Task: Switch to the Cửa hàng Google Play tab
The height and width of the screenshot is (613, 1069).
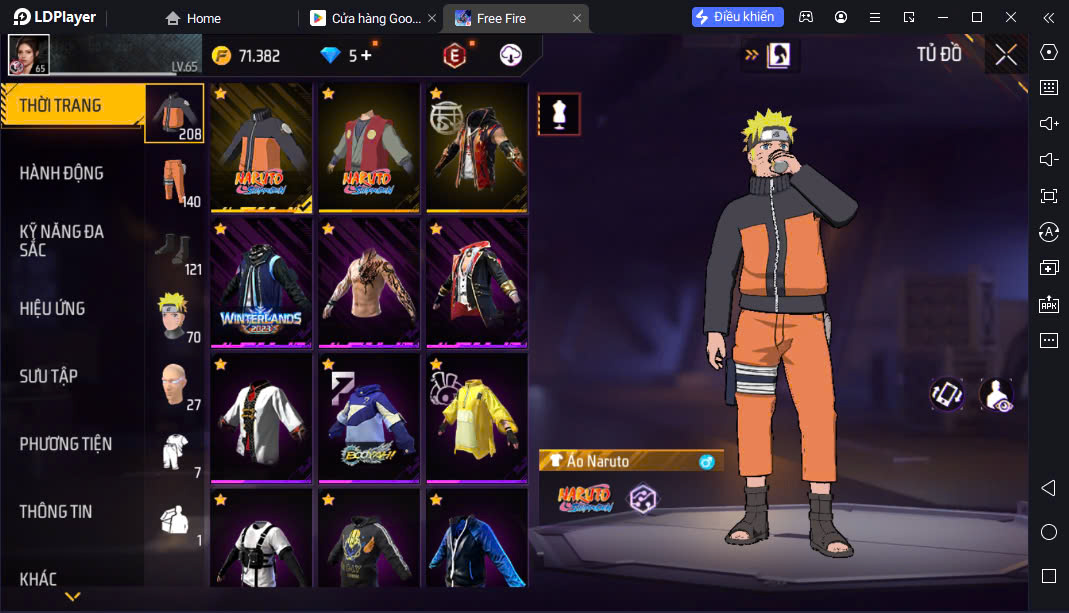Action: tap(370, 18)
